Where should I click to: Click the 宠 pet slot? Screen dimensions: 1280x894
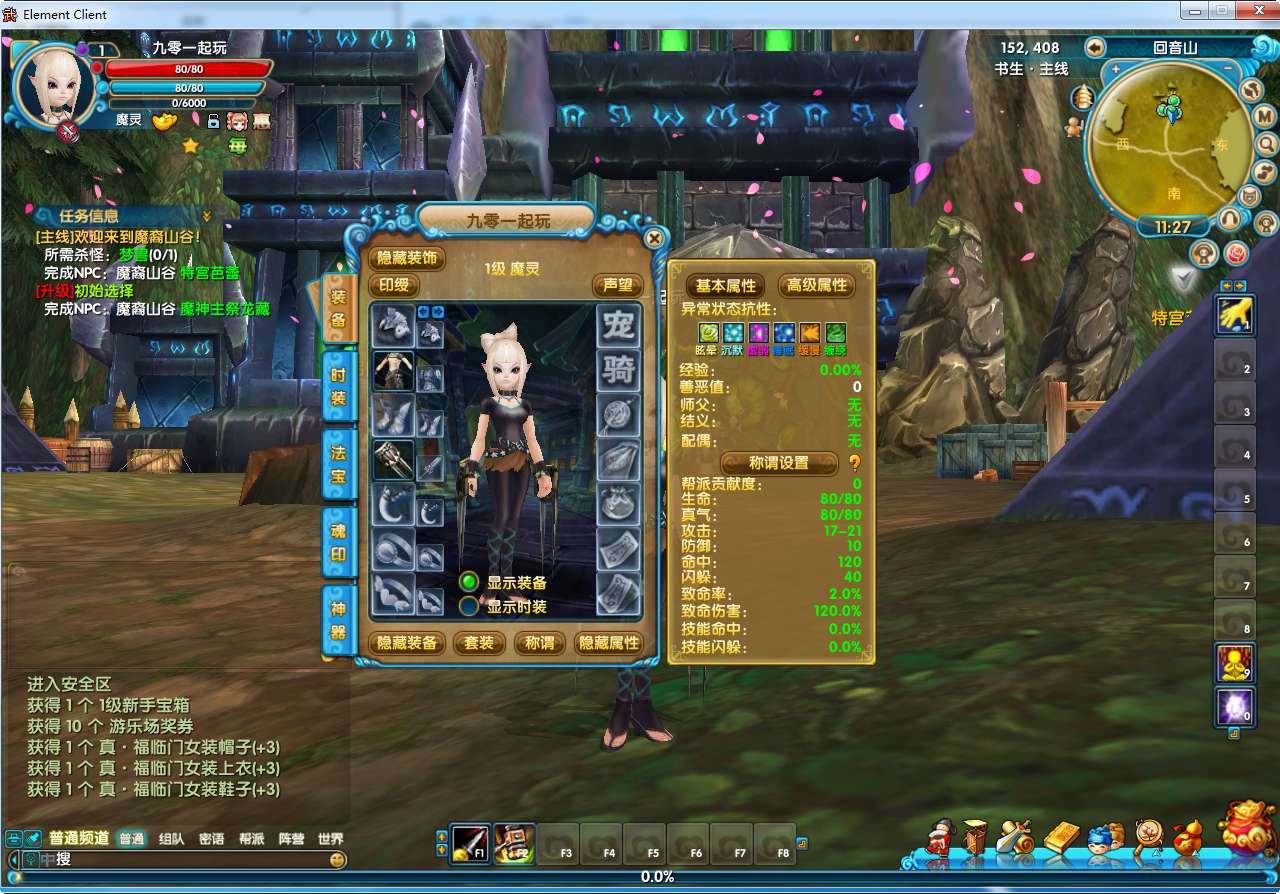[618, 326]
